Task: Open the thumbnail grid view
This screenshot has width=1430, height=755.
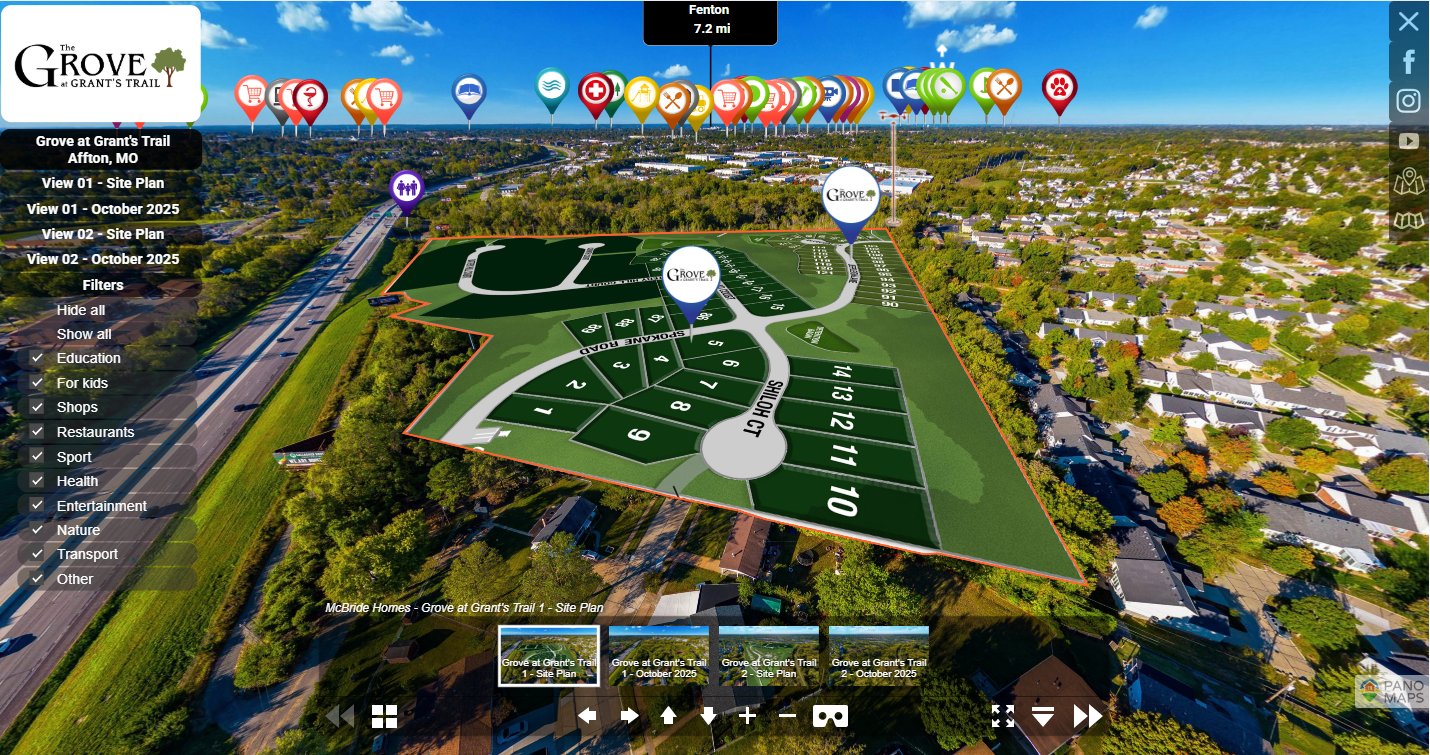Action: [x=385, y=716]
